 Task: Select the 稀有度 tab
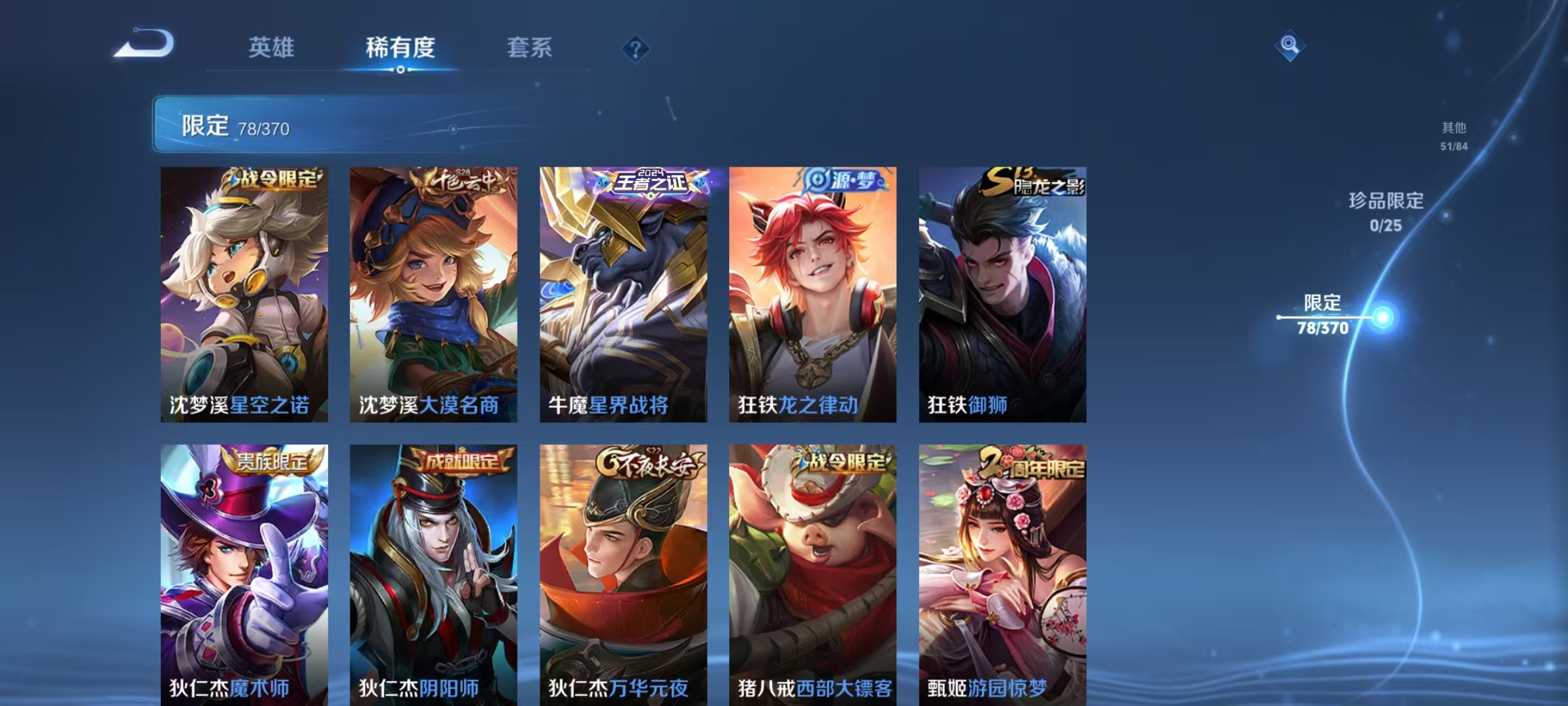point(402,47)
